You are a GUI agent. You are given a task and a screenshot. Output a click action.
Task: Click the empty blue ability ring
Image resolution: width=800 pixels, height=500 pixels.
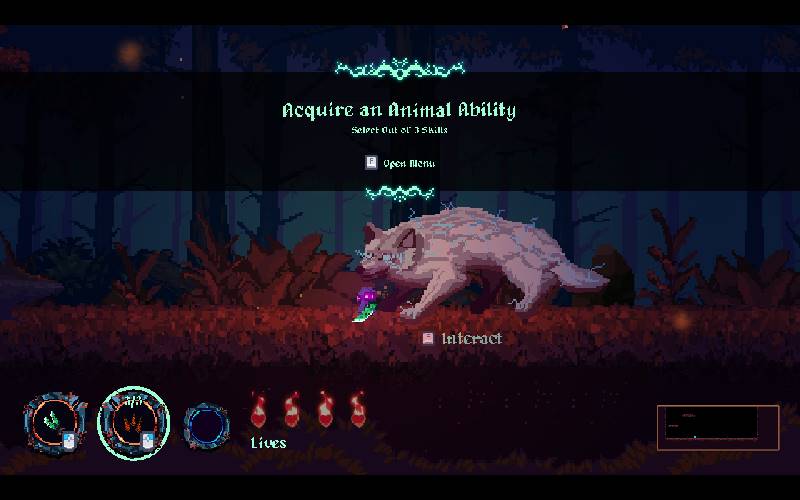click(207, 426)
